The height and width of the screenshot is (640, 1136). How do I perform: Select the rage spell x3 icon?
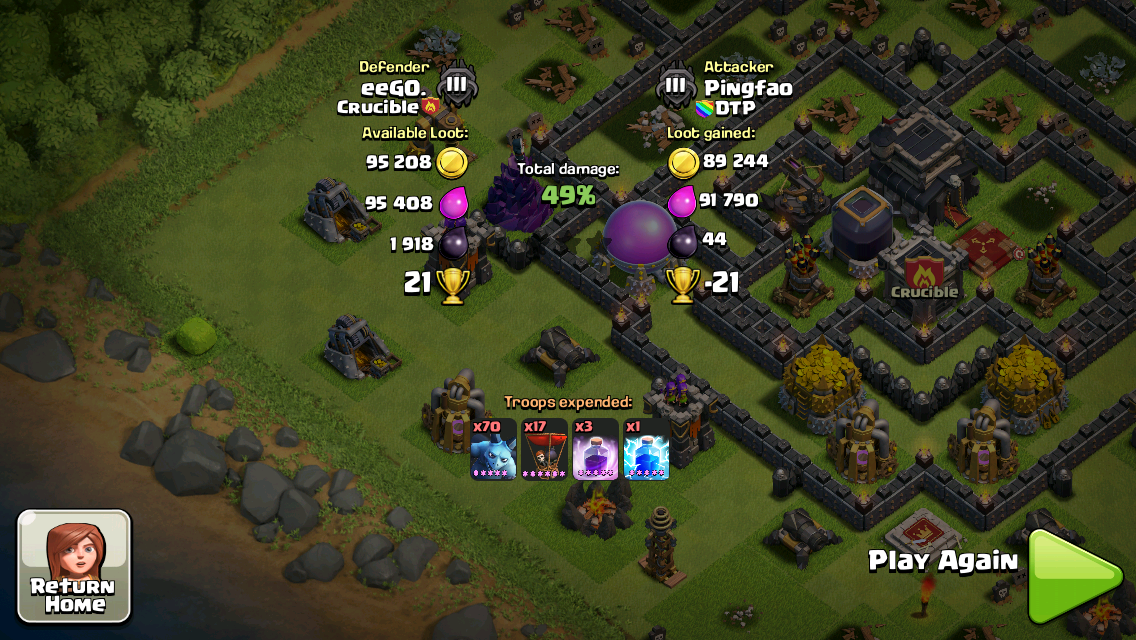pos(595,449)
